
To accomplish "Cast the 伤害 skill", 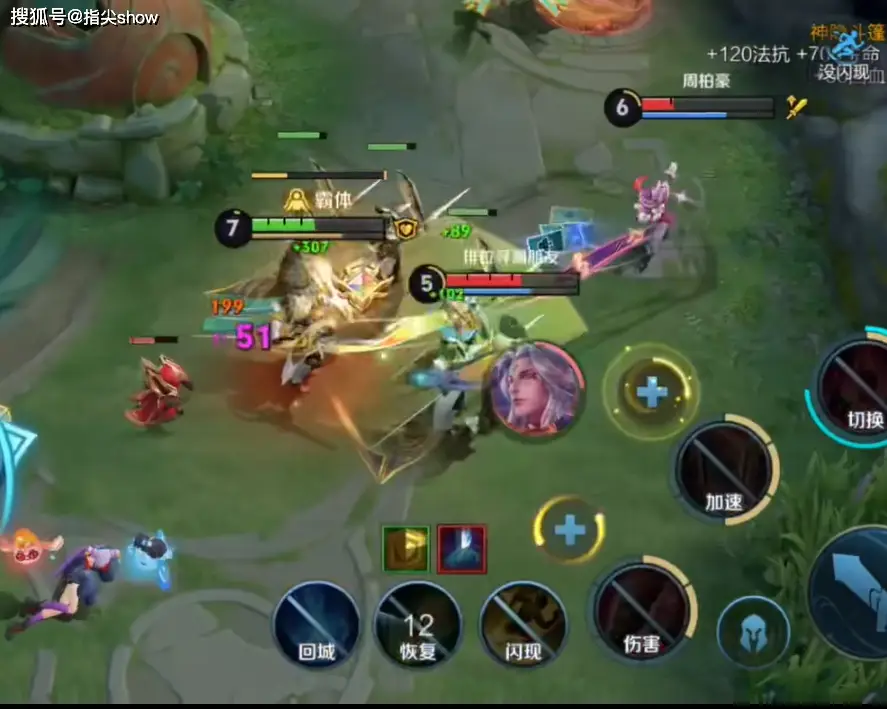I will [x=642, y=611].
